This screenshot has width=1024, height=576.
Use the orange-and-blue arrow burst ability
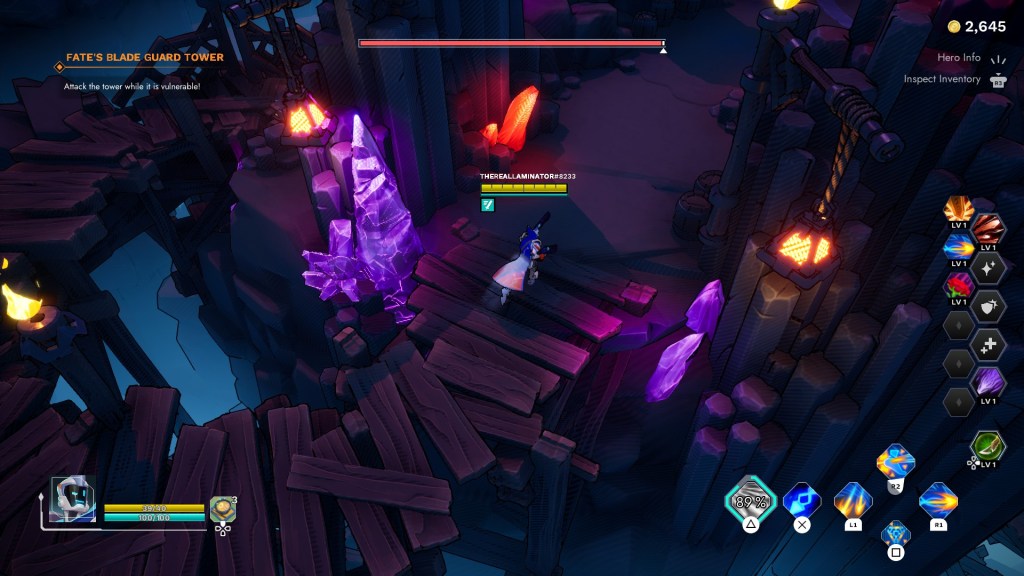[895, 463]
